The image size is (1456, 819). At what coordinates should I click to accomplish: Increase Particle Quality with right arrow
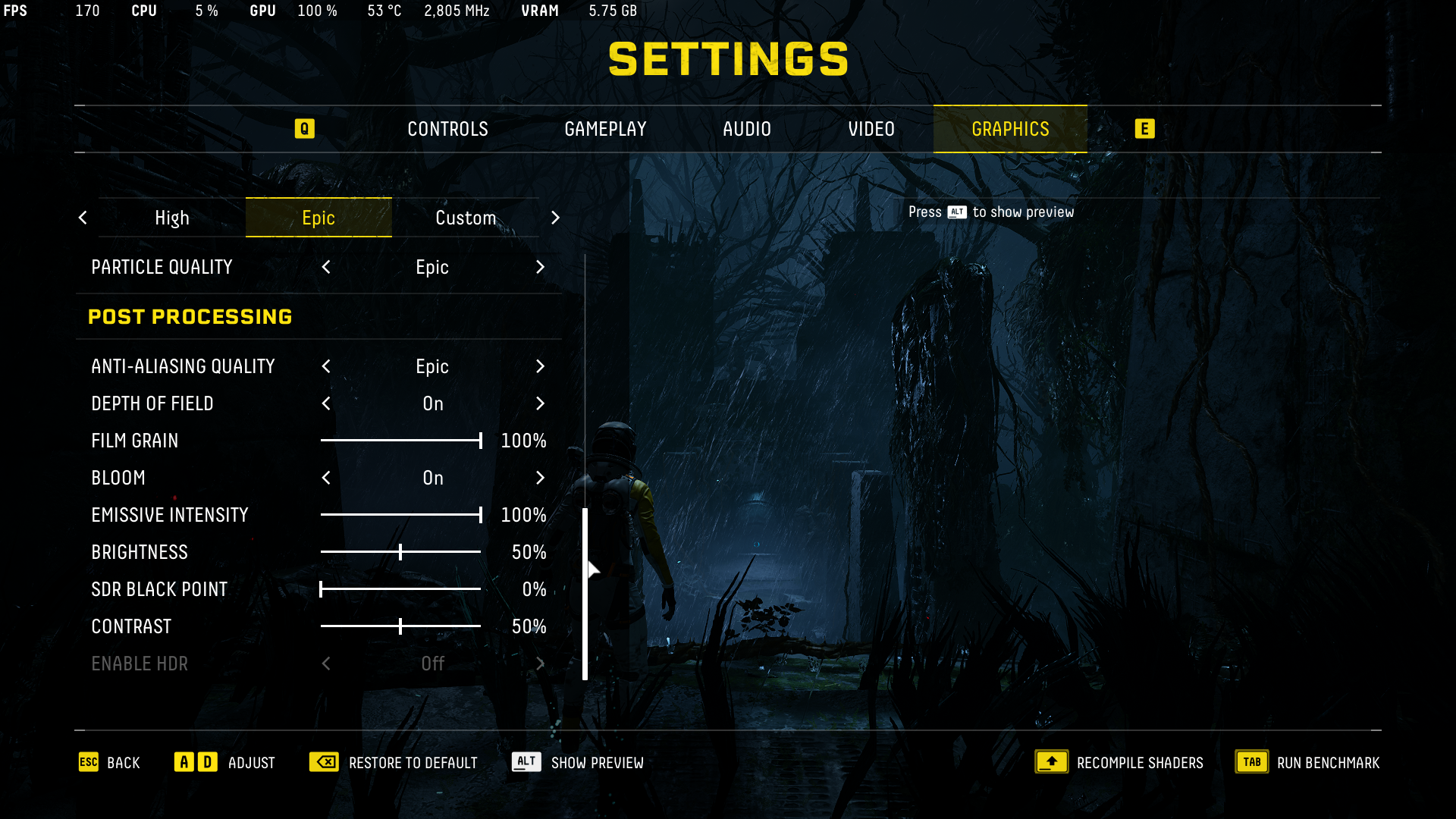point(540,267)
